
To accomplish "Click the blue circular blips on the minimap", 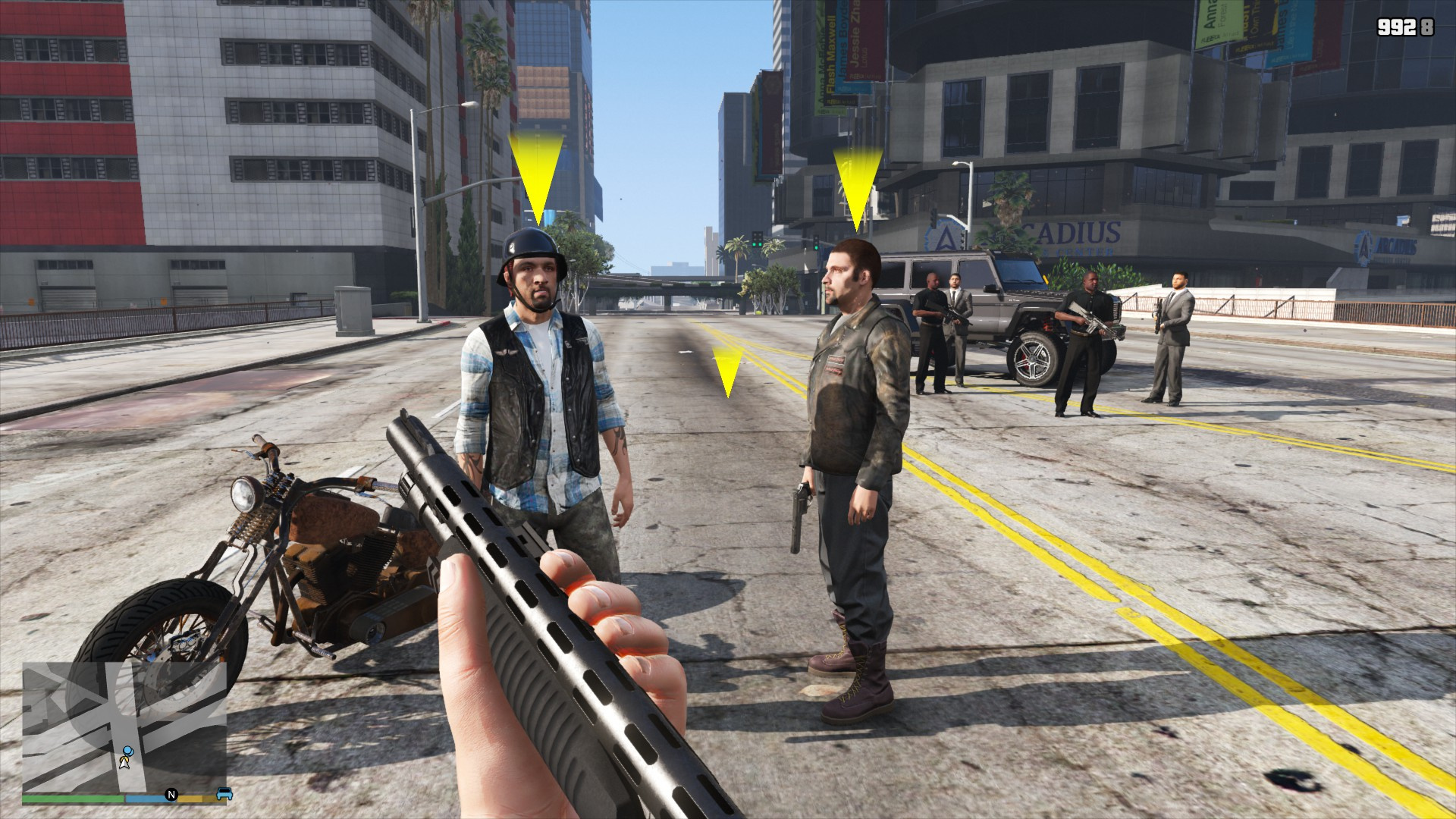I will point(127,752).
